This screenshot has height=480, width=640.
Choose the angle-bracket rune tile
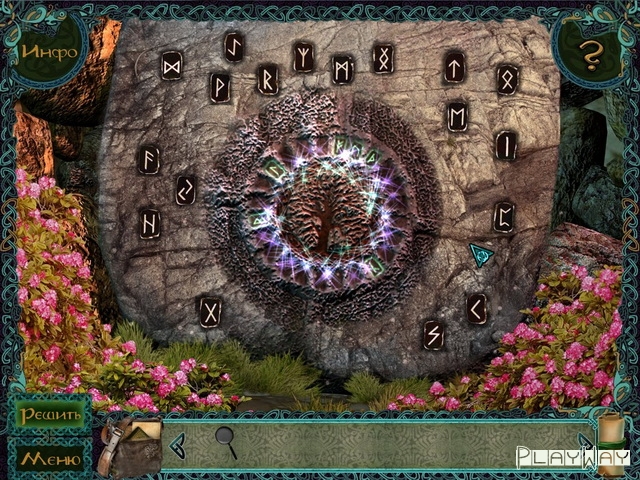(477, 309)
